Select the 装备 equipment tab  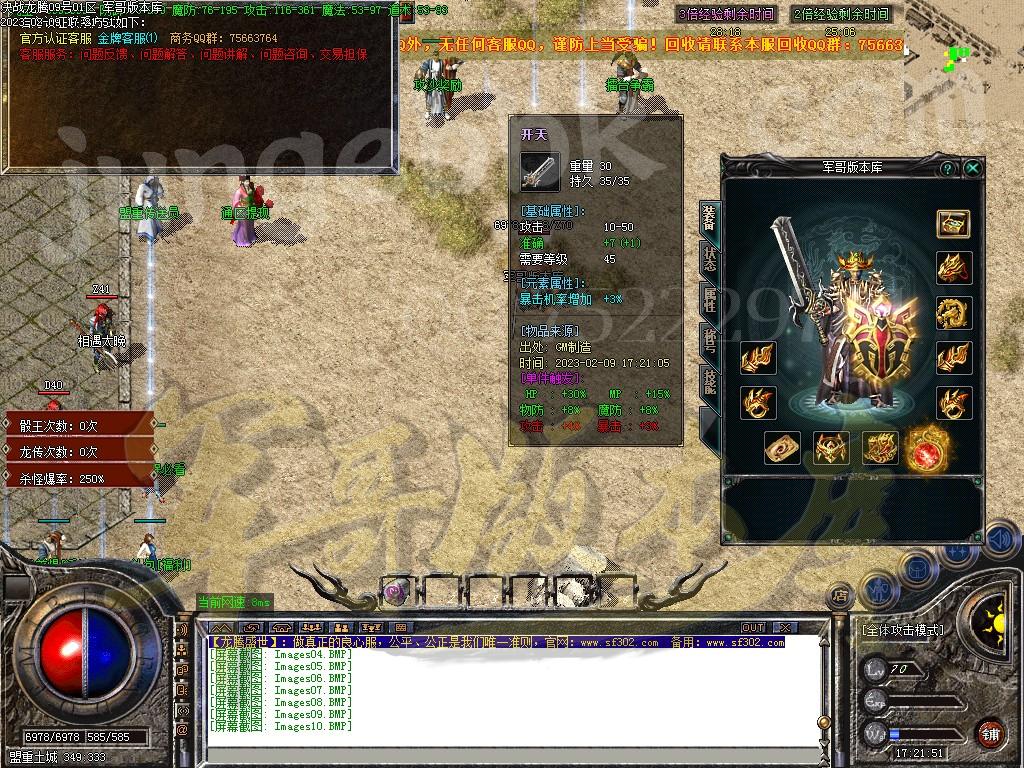click(x=708, y=216)
